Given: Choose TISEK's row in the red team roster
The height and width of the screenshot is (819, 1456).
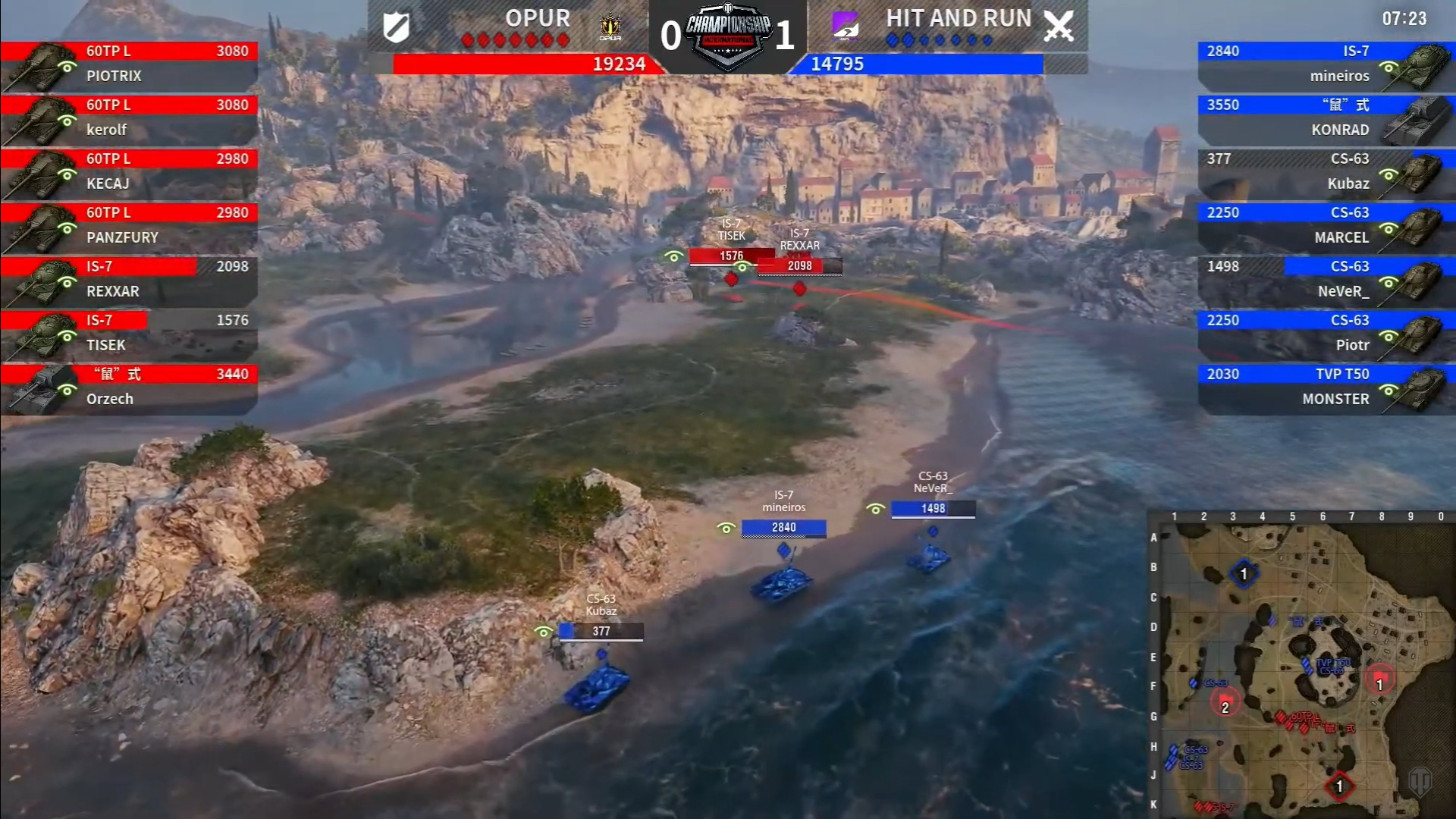Looking at the screenshot, I should (129, 334).
